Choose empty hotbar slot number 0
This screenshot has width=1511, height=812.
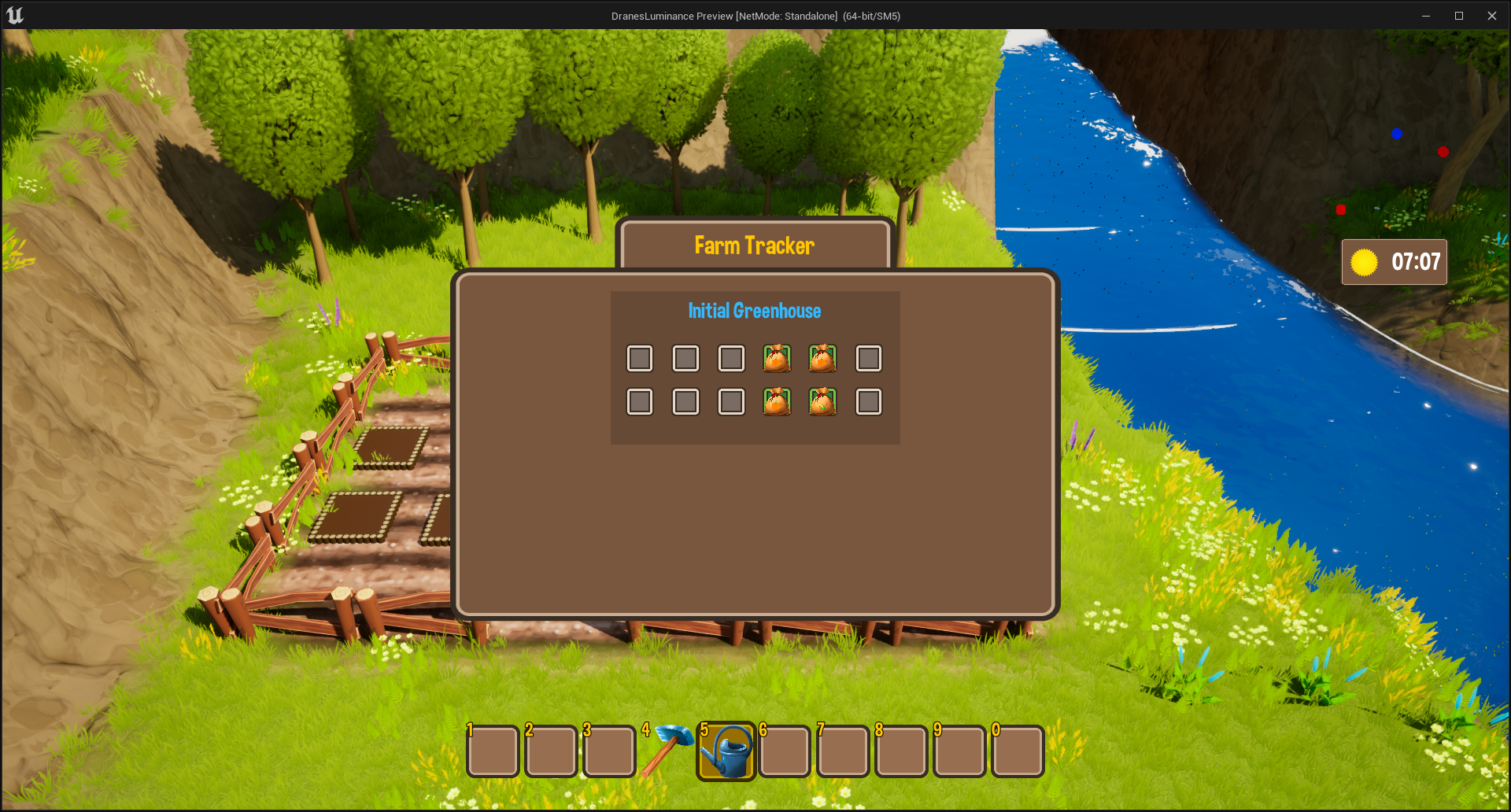point(1018,751)
